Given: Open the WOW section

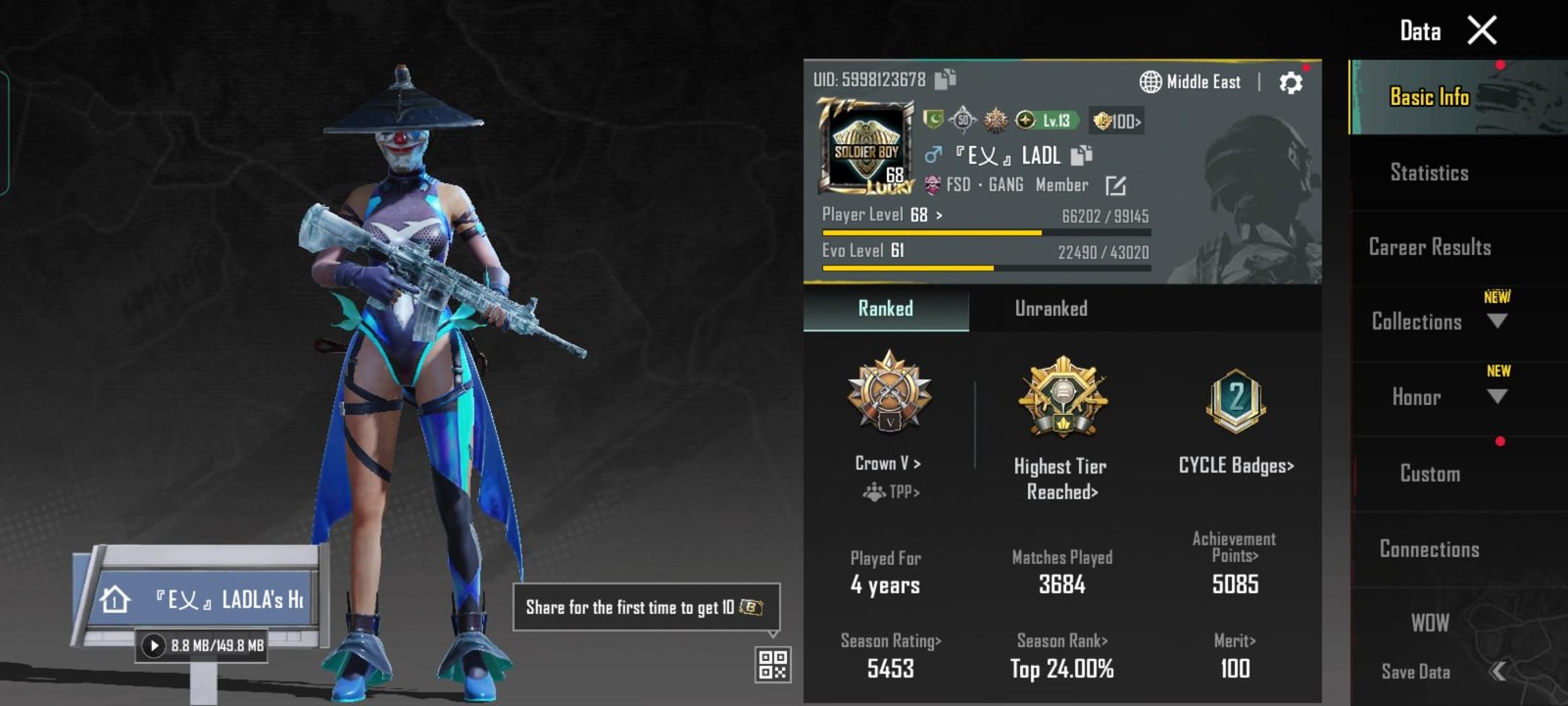Looking at the screenshot, I should (1430, 623).
